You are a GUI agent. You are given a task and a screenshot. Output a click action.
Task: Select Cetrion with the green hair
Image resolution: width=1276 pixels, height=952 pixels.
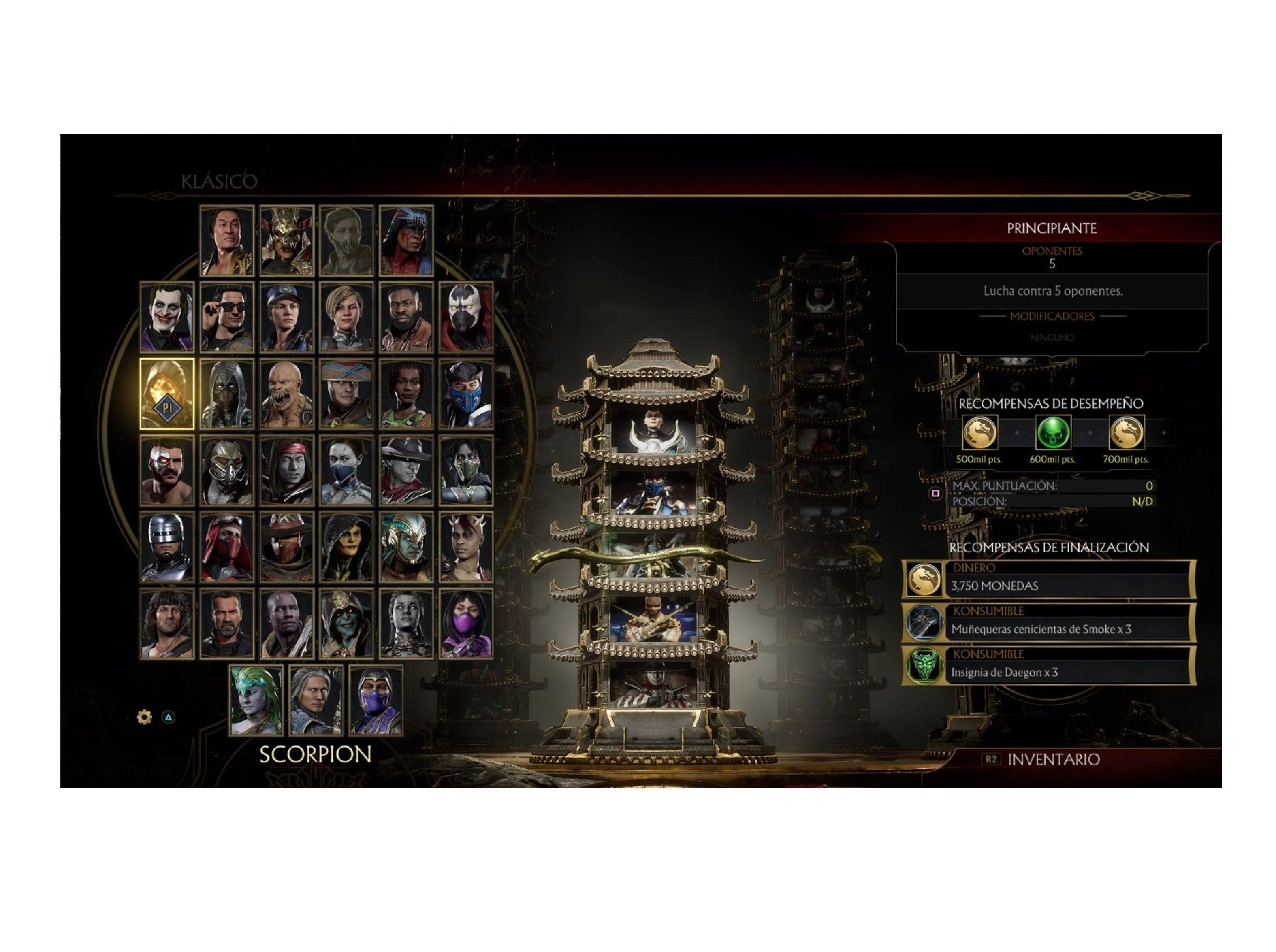(x=256, y=700)
